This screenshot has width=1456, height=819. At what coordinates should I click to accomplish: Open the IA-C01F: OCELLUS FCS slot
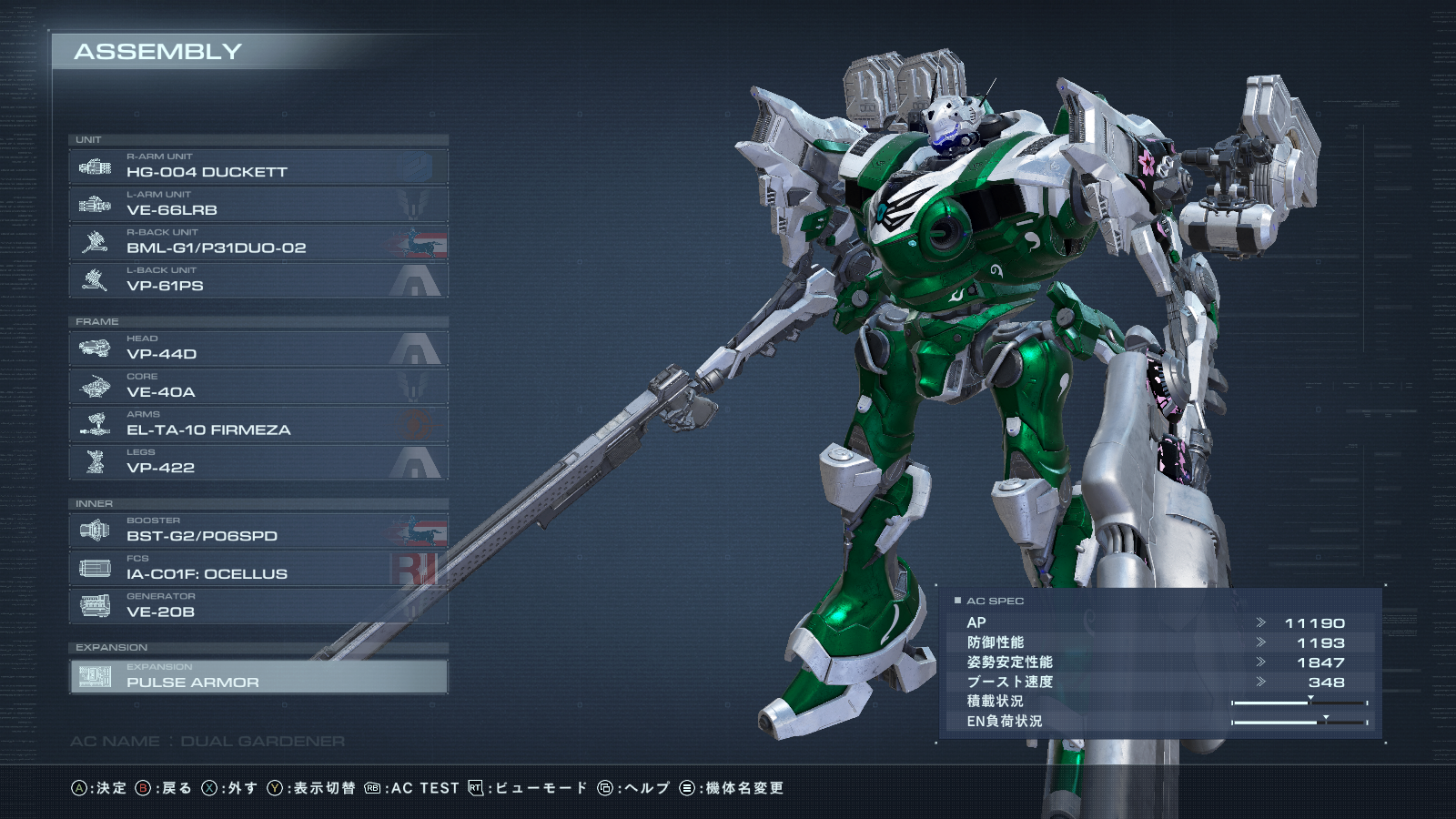pos(258,569)
